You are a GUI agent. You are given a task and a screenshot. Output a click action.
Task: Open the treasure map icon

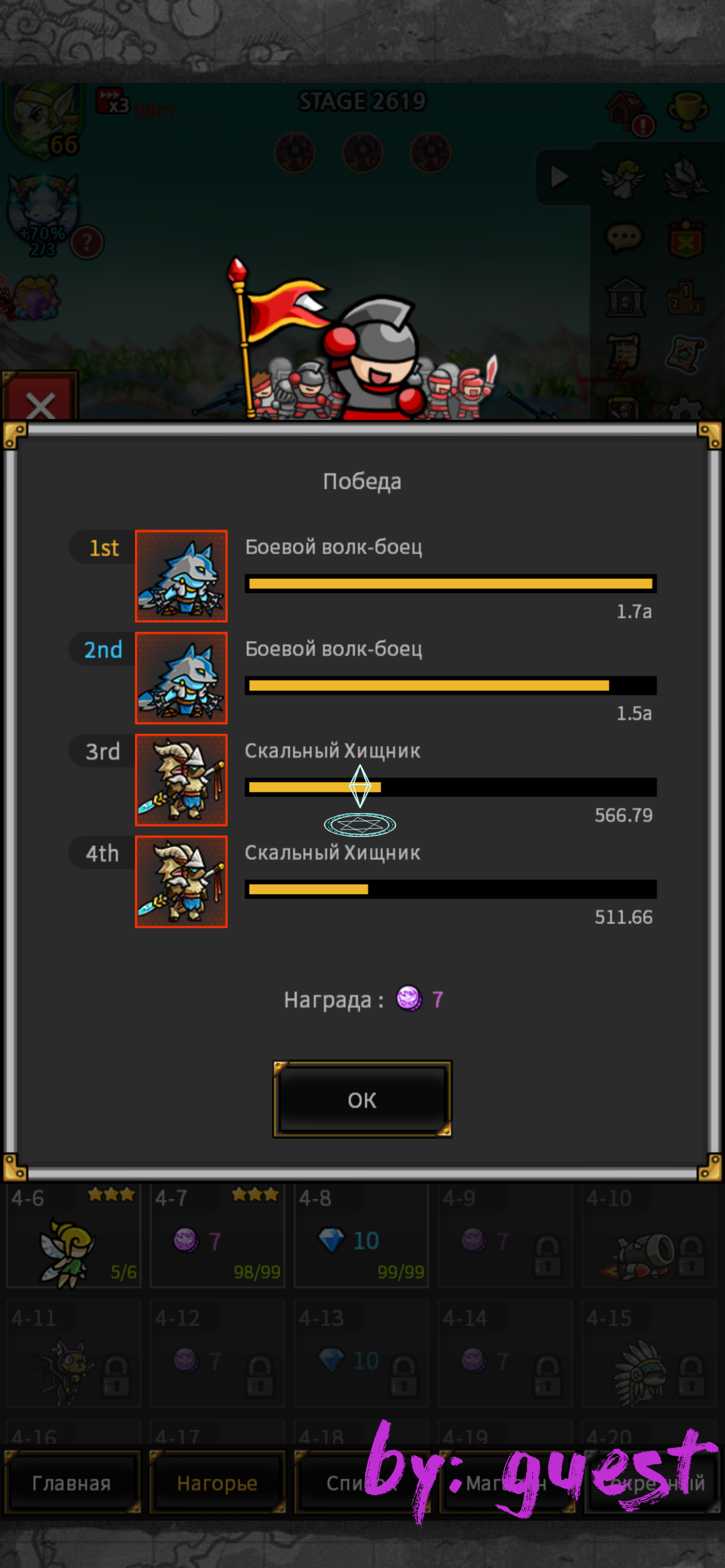[x=686, y=354]
